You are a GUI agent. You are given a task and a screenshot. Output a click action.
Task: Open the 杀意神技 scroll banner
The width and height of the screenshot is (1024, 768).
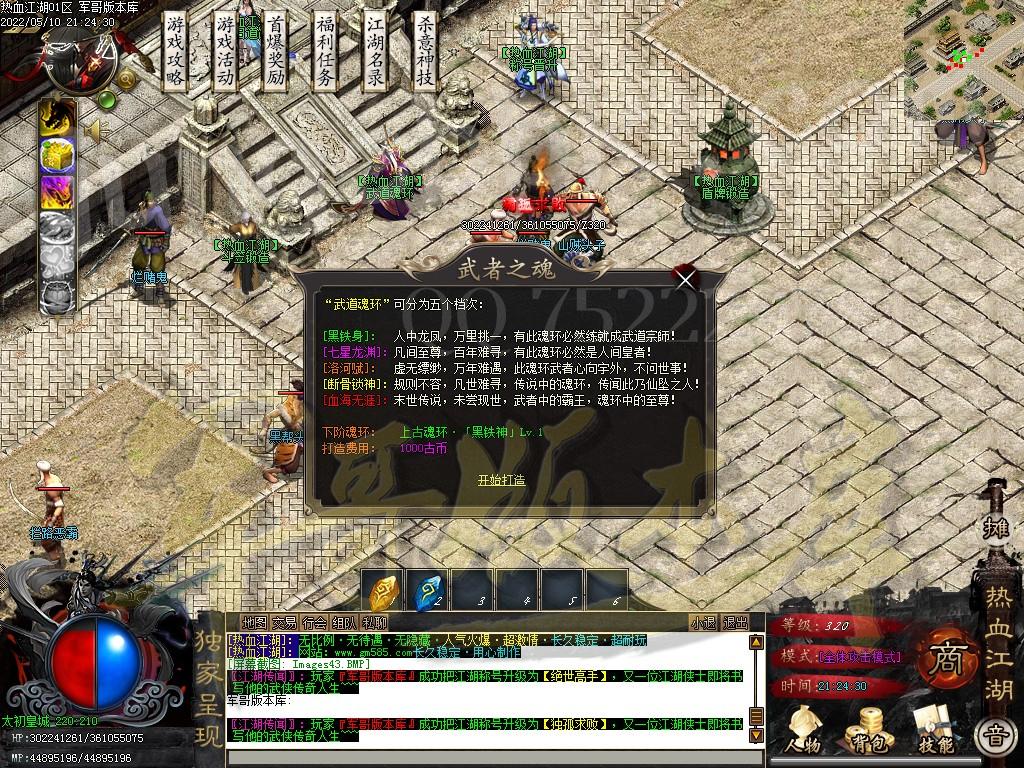tap(425, 50)
